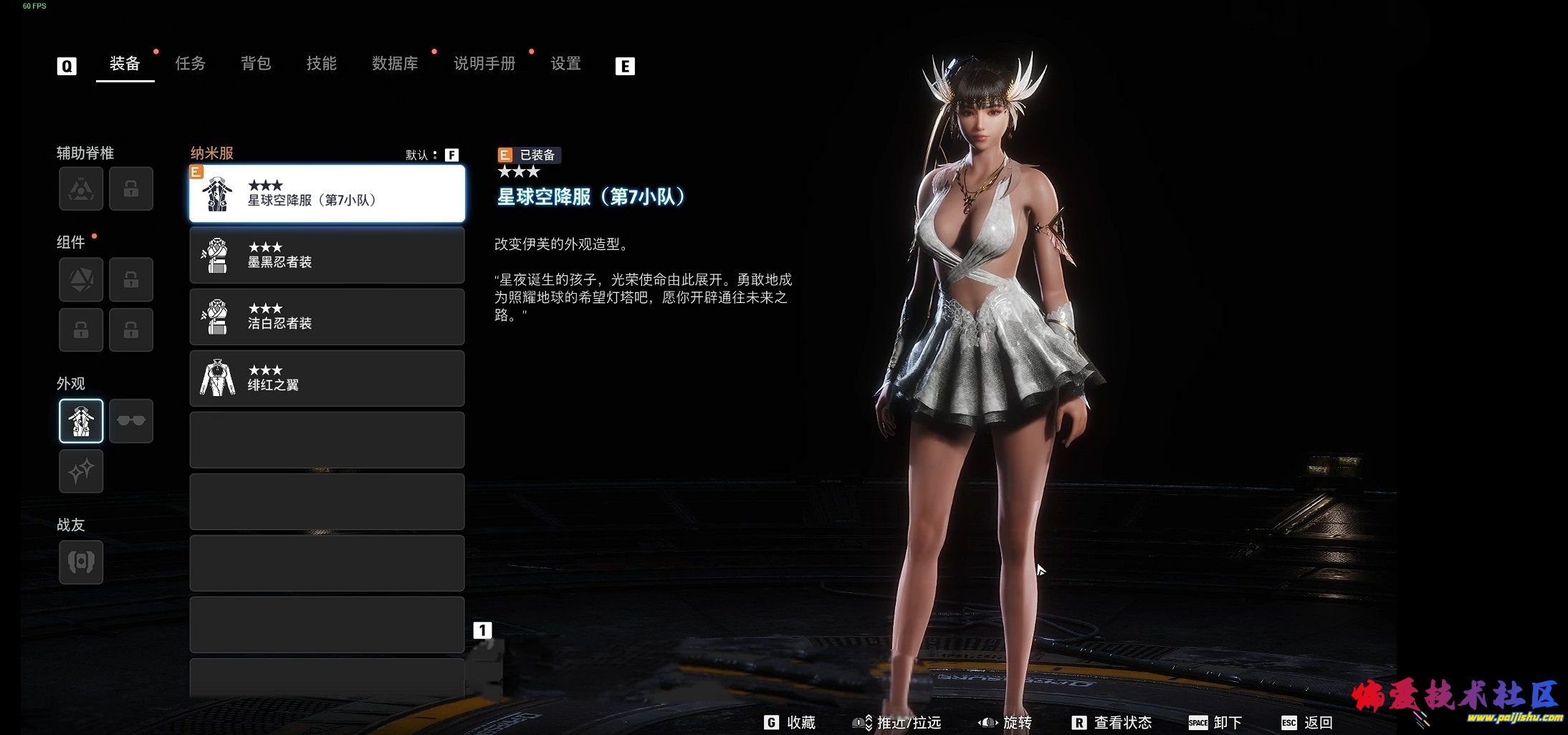The width and height of the screenshot is (1568, 735).
Task: Select the sparkle appearance slot
Action: click(81, 471)
